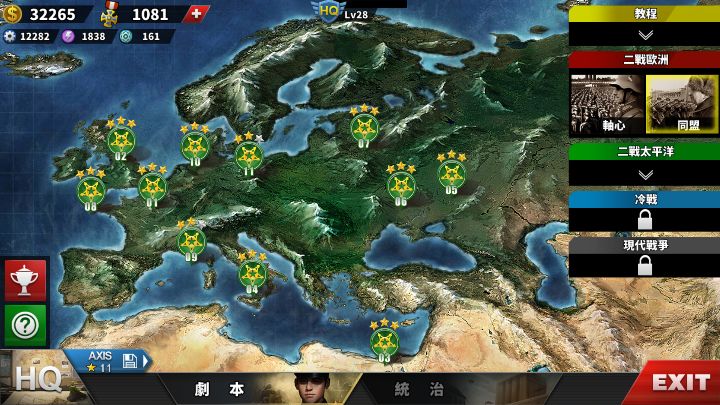Open mission 06 on the map
720x405 pixels.
(x=401, y=185)
